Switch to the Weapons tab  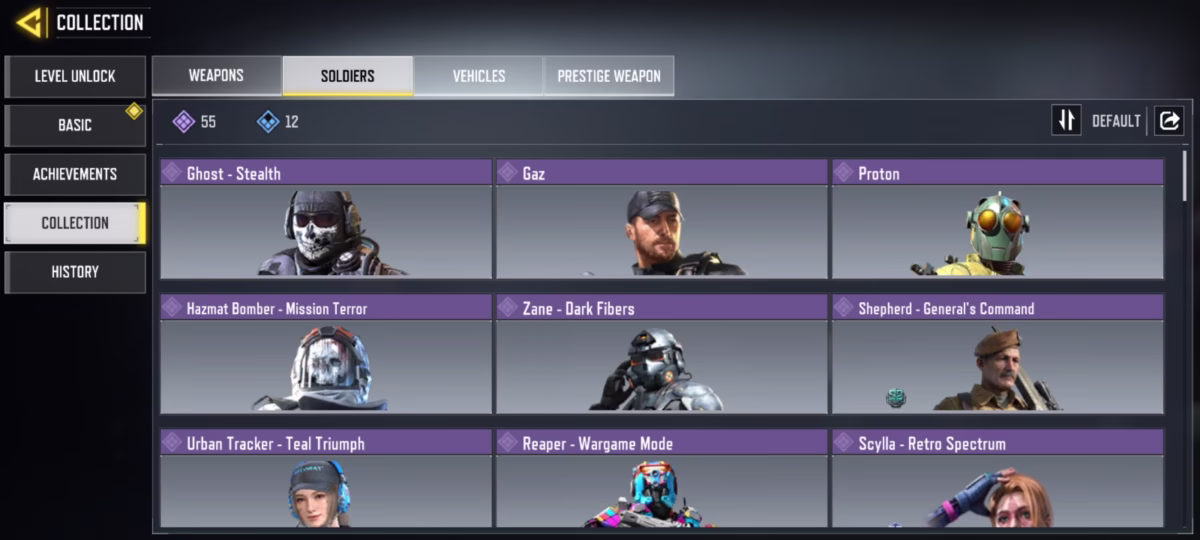point(216,76)
